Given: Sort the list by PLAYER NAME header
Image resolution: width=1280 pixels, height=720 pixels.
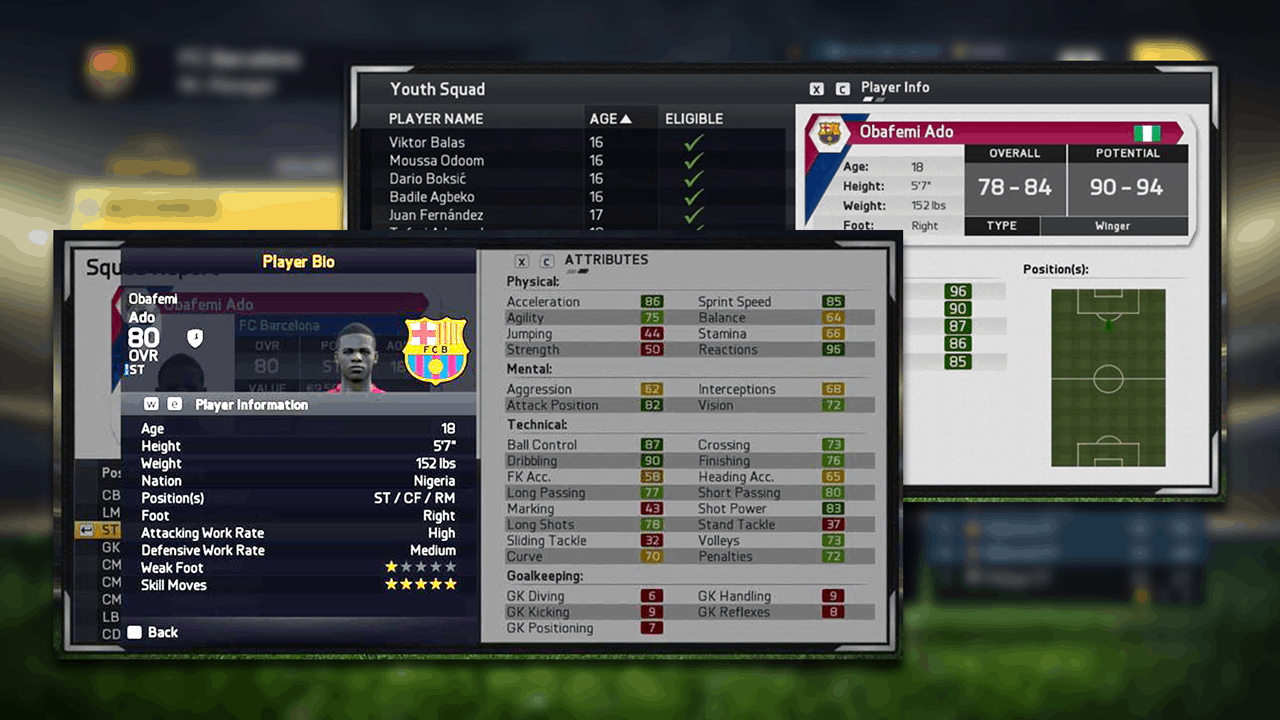Looking at the screenshot, I should (x=436, y=118).
